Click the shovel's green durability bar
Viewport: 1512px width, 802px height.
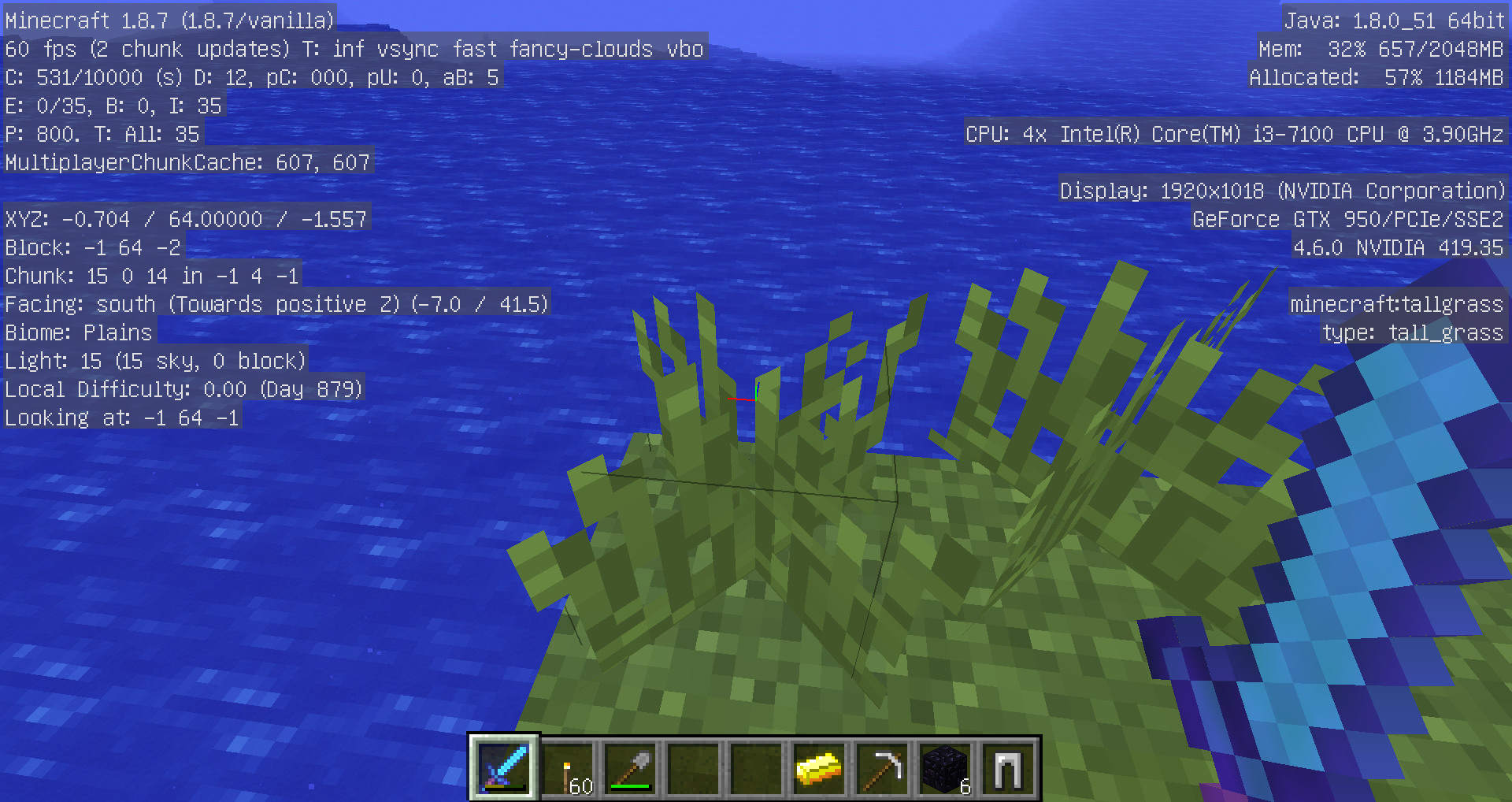pyautogui.click(x=631, y=786)
